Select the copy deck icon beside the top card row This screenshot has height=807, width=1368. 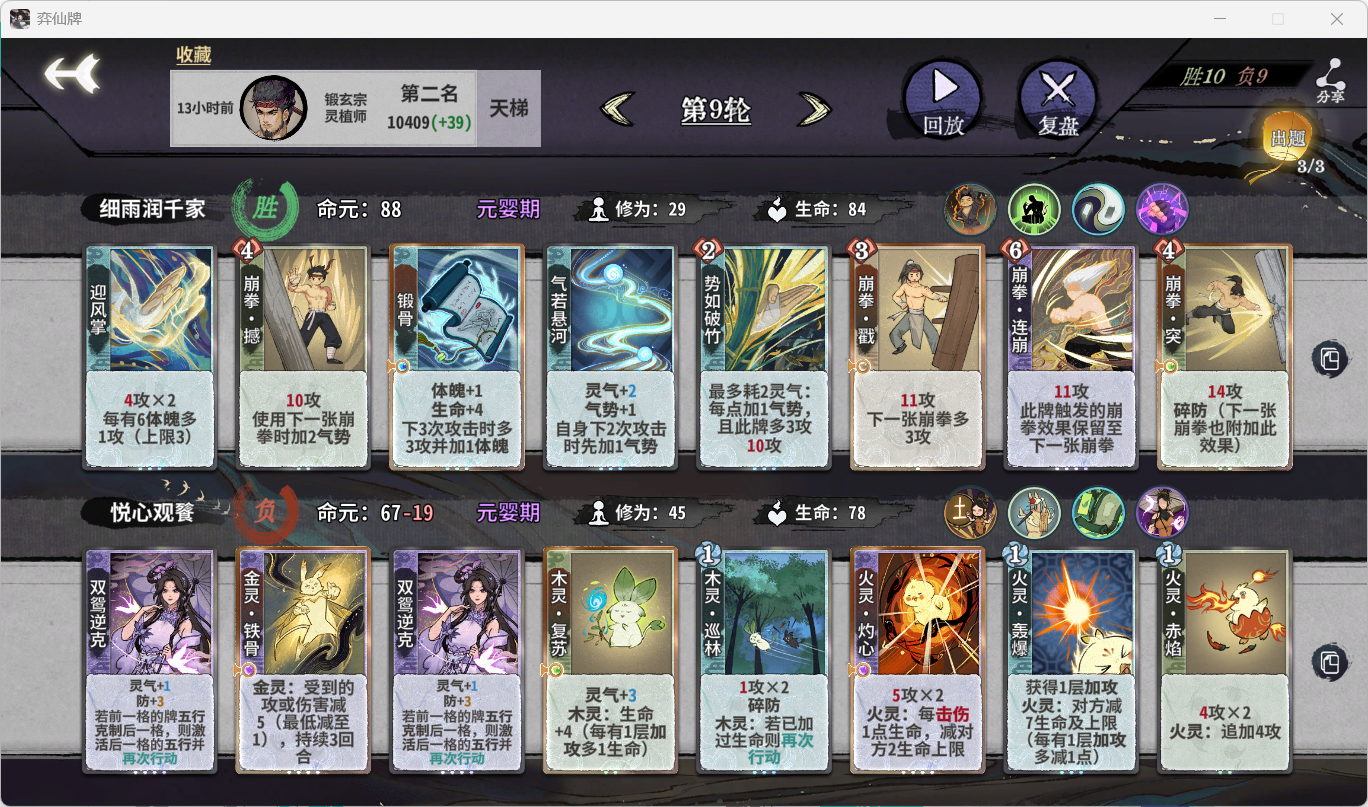[1331, 360]
